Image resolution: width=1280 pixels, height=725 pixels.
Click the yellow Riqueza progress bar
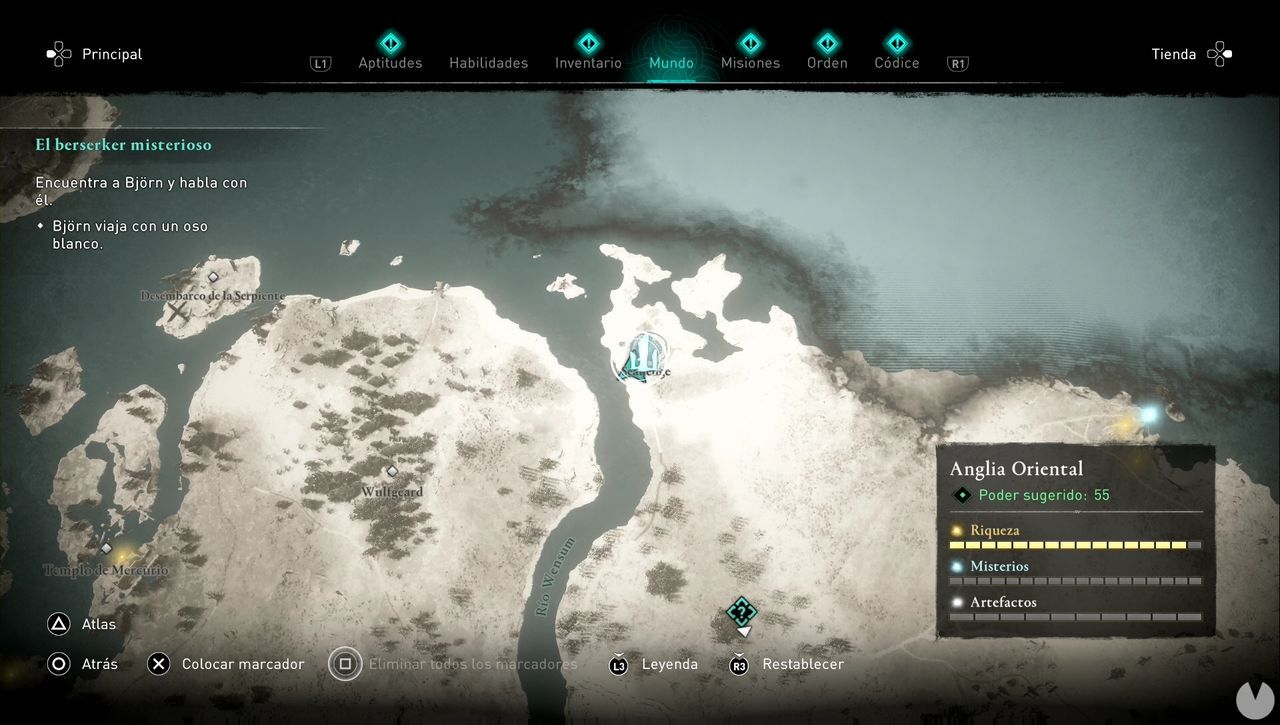1075,544
